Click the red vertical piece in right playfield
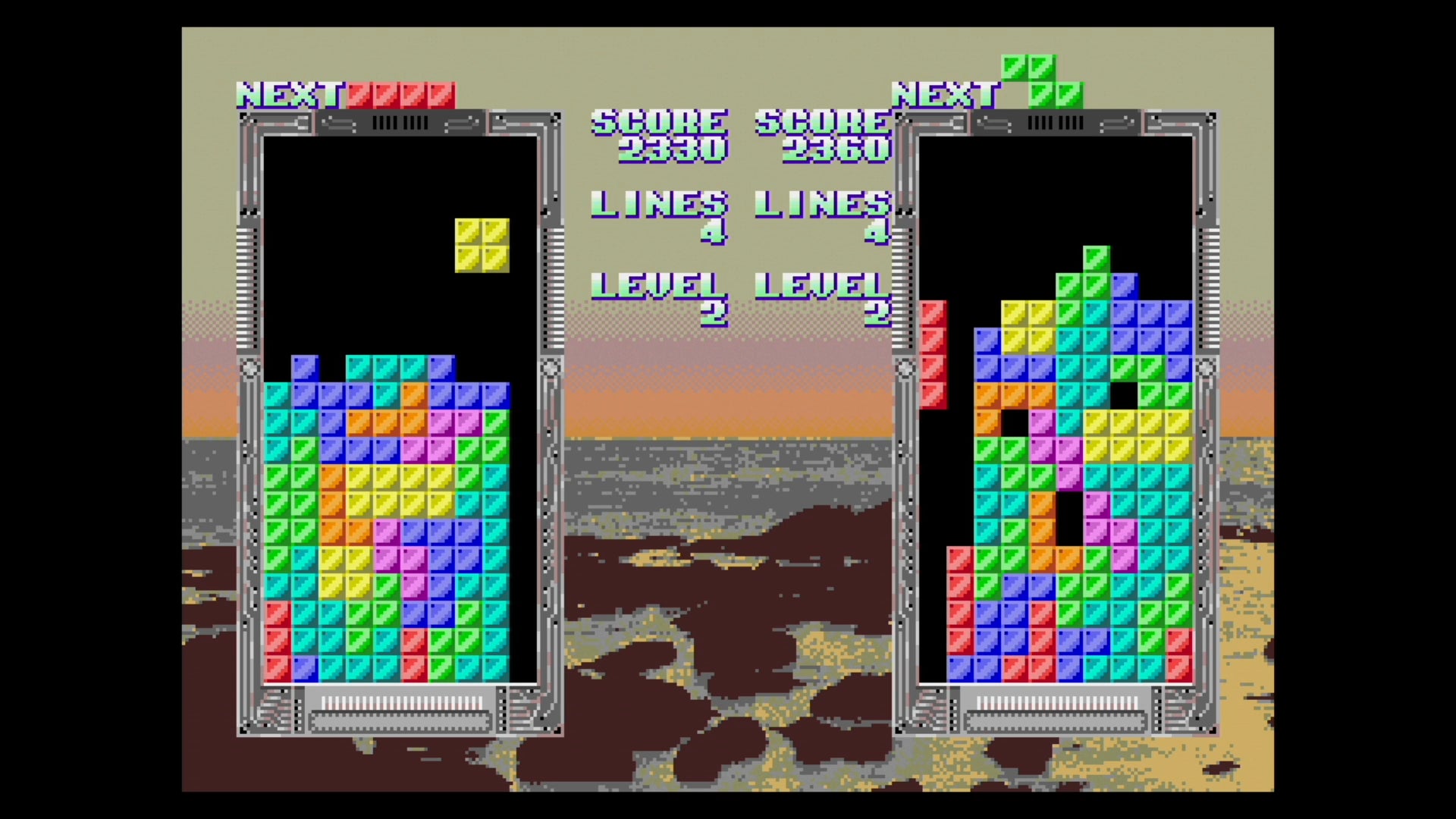1456x819 pixels. click(934, 356)
